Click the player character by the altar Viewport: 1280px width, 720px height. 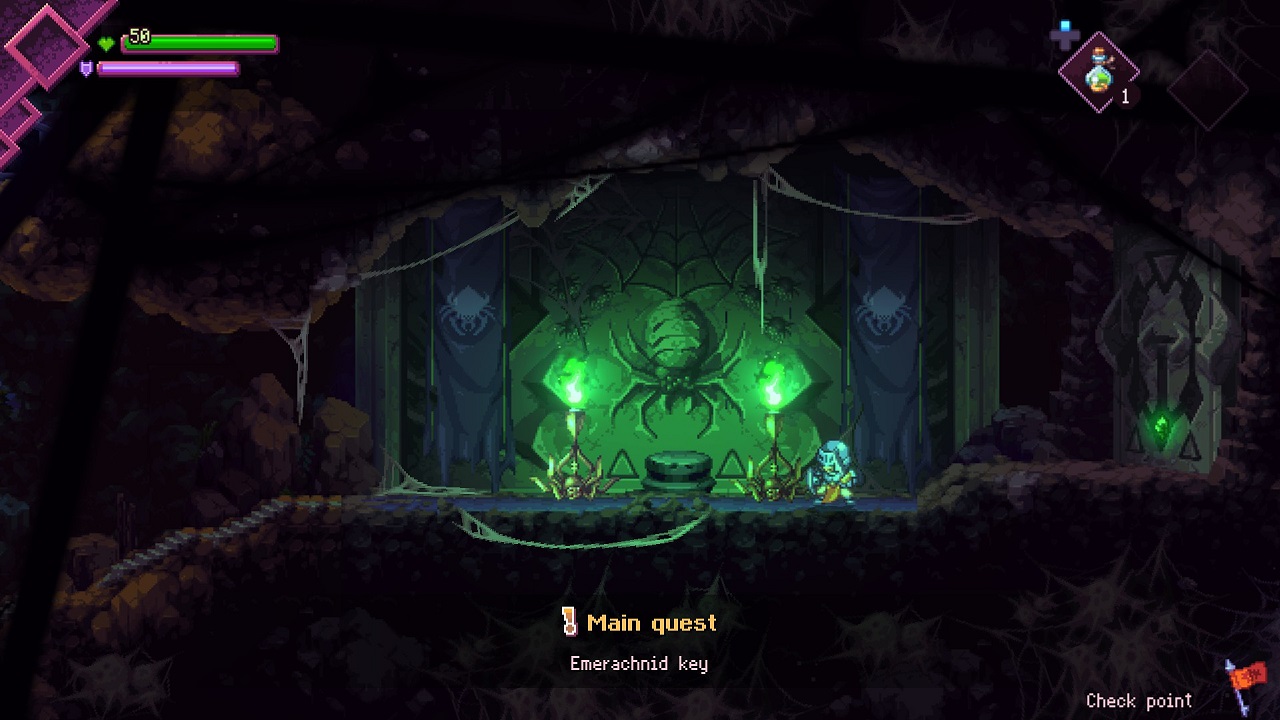click(x=832, y=470)
